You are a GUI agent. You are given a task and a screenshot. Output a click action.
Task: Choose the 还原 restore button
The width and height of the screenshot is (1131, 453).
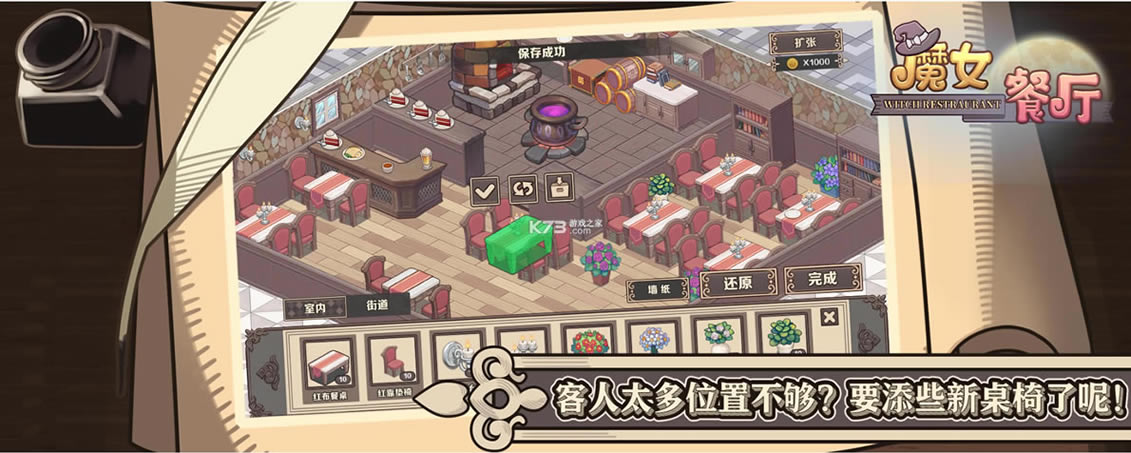(738, 283)
